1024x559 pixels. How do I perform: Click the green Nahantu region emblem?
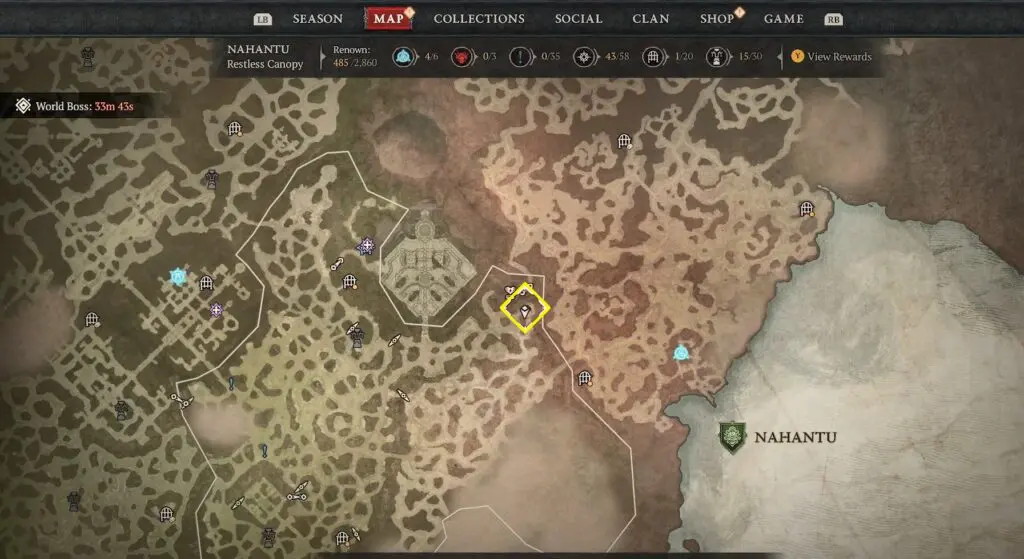tap(732, 436)
